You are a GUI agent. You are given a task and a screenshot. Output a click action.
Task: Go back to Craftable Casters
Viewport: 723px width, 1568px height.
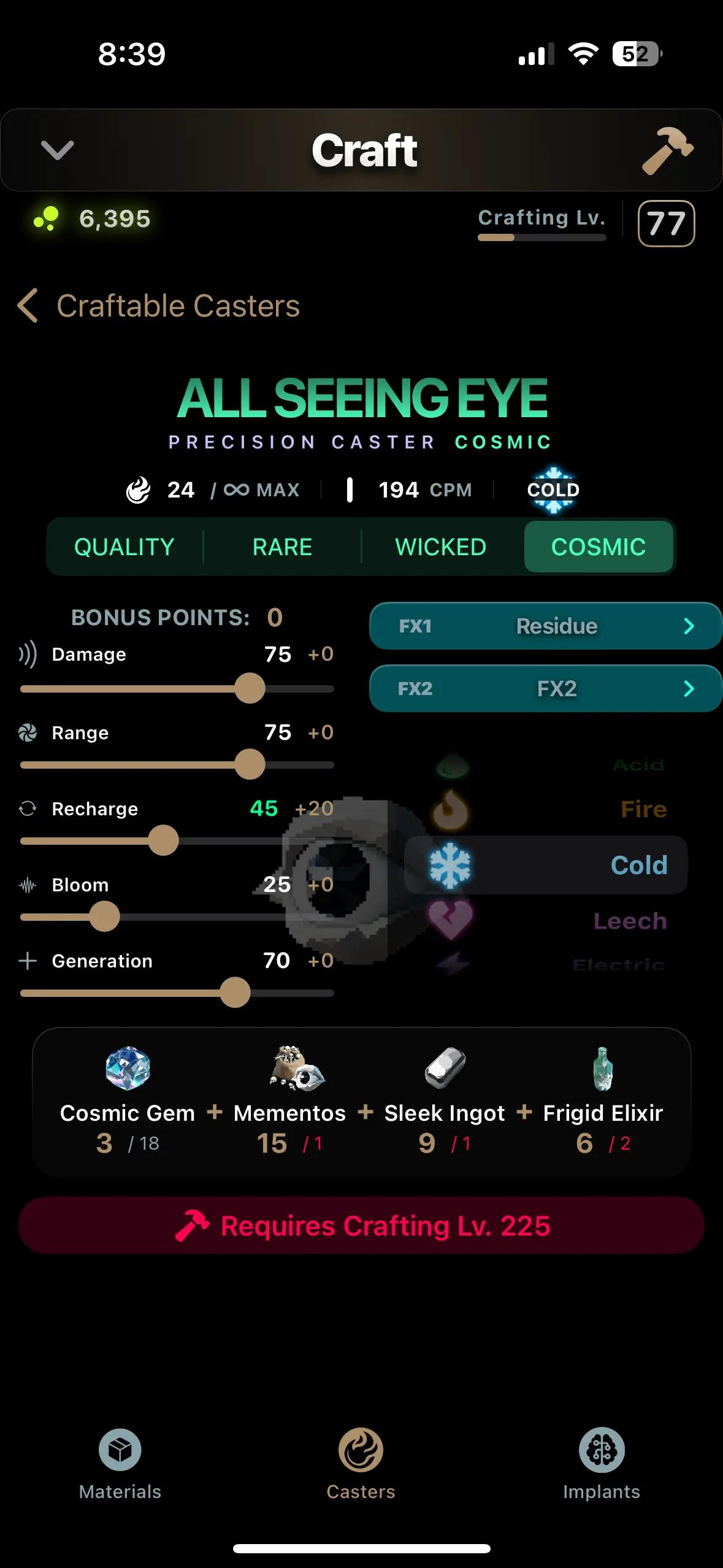coord(159,306)
